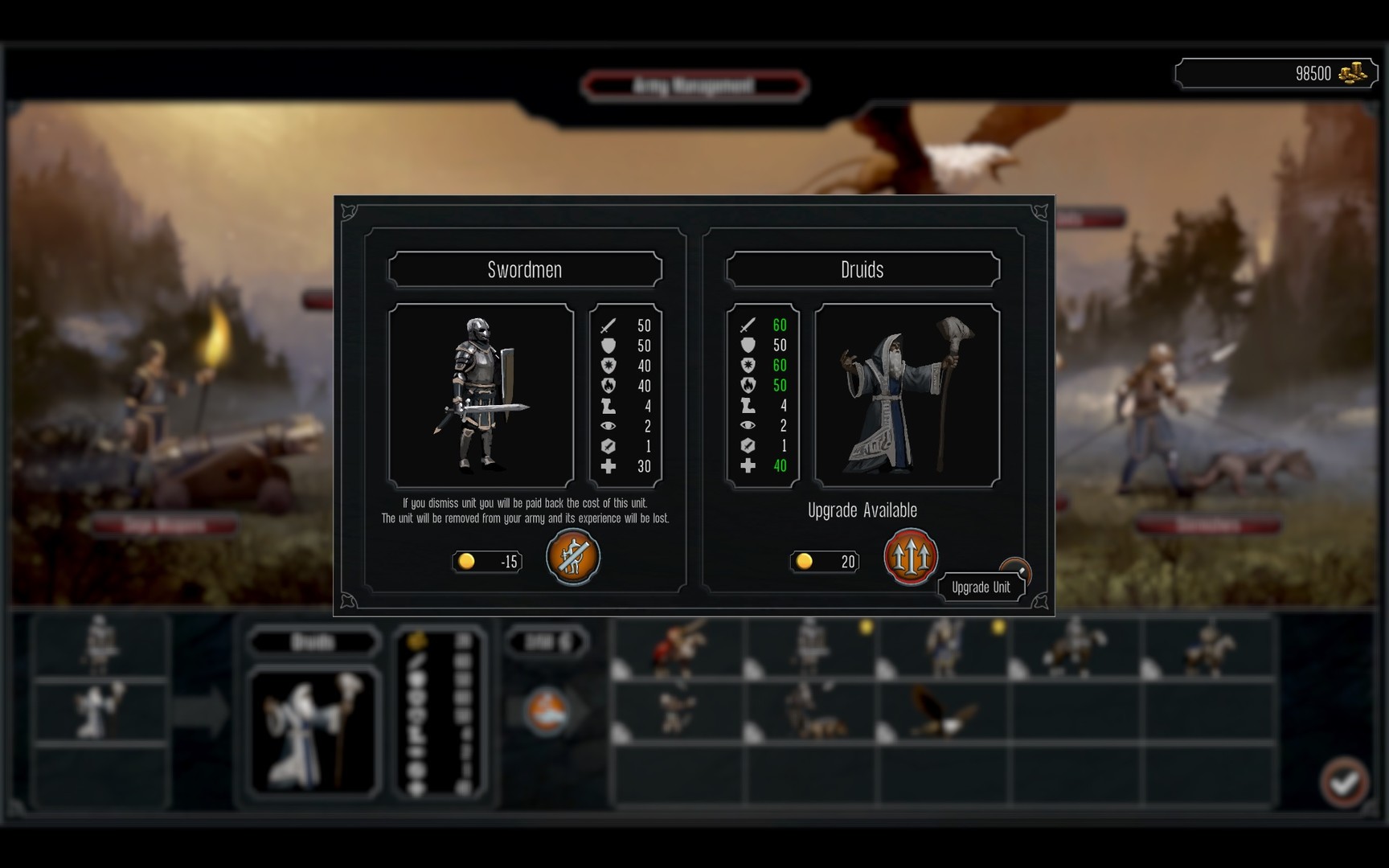
Task: Click the gold coin icon beside the mounted knight thumbnail
Action: coord(997,628)
